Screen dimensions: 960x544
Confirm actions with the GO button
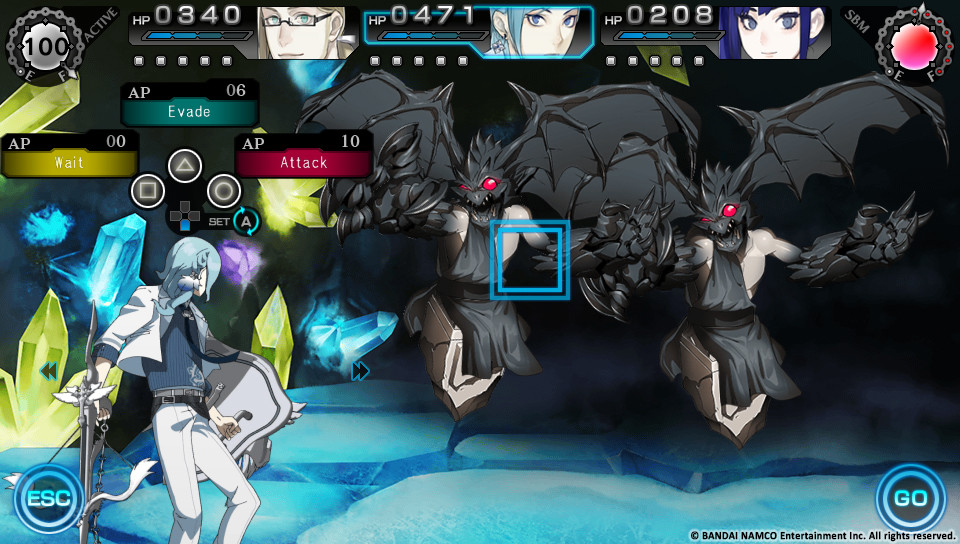coord(910,497)
